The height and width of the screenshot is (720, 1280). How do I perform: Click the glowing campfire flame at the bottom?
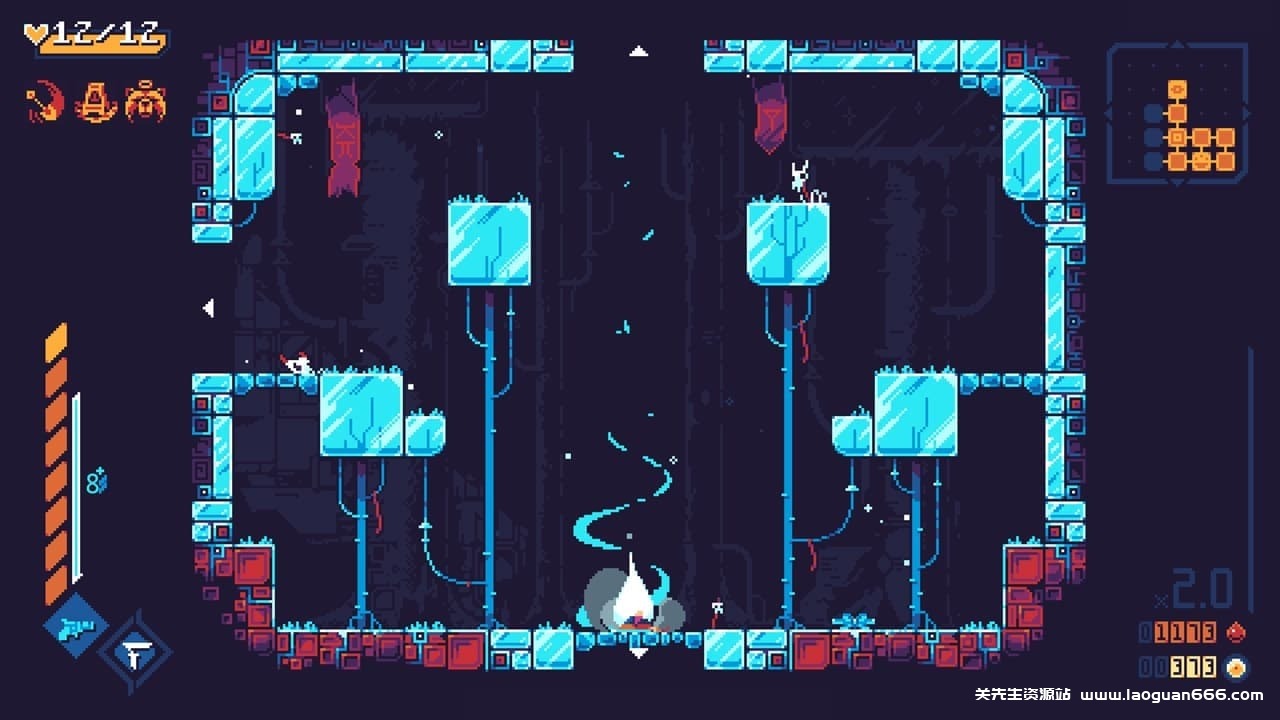tap(632, 595)
